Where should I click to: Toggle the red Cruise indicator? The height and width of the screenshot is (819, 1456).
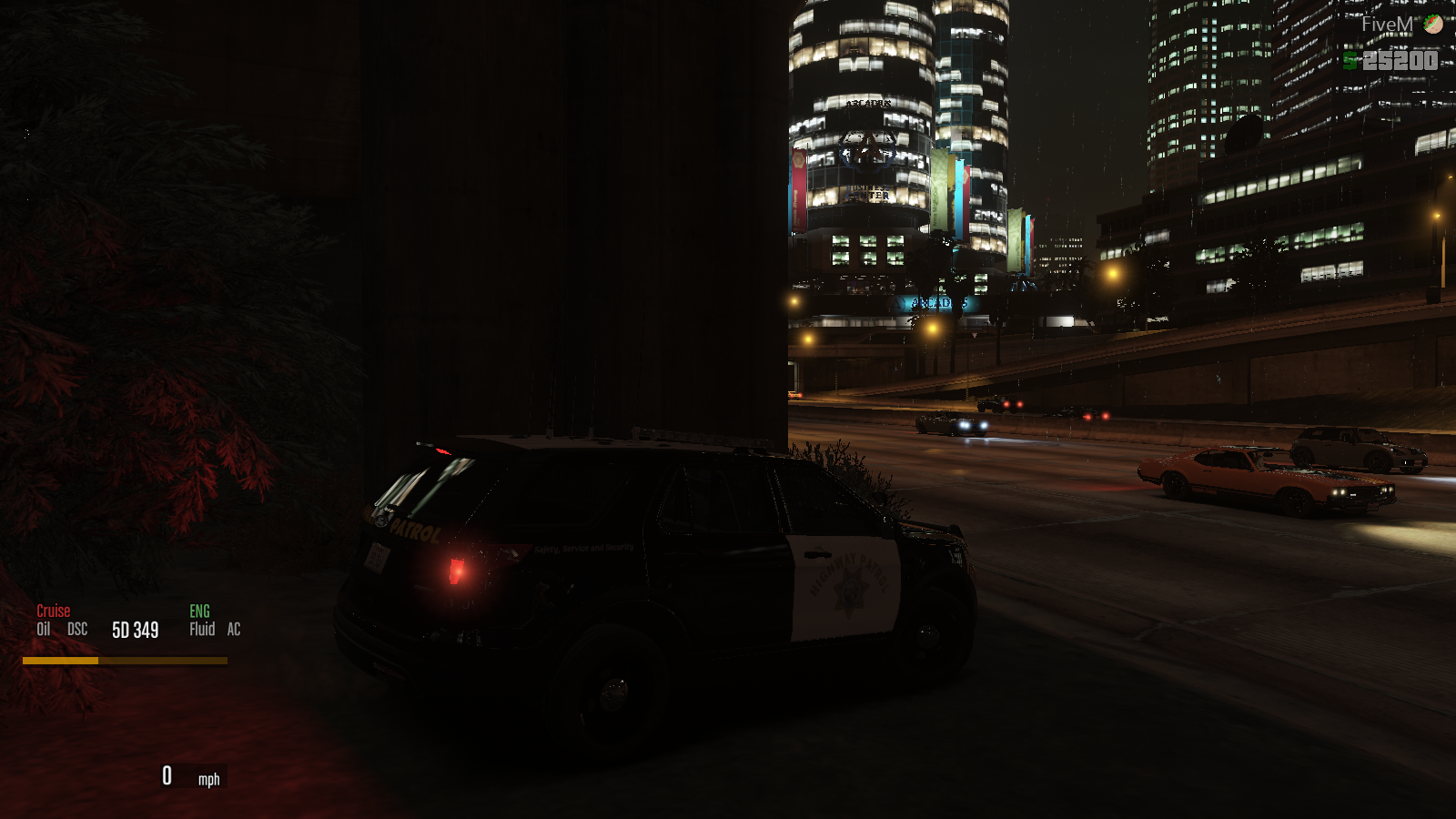tap(53, 611)
